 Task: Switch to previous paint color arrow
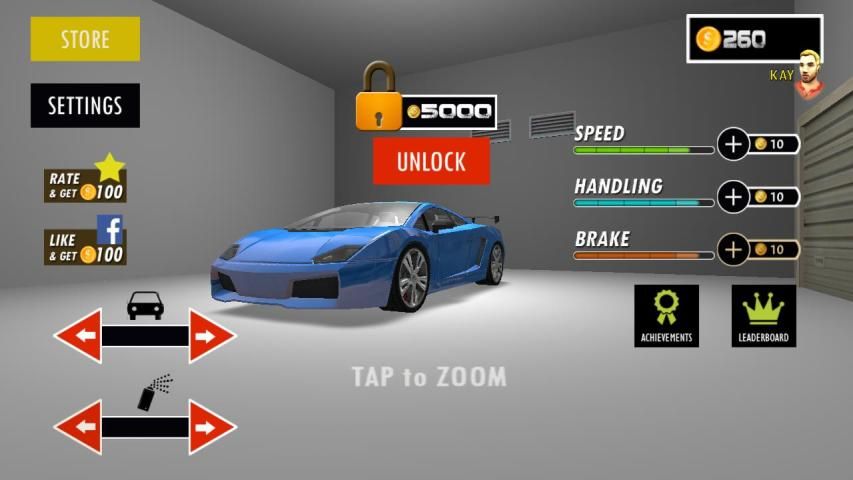click(79, 427)
